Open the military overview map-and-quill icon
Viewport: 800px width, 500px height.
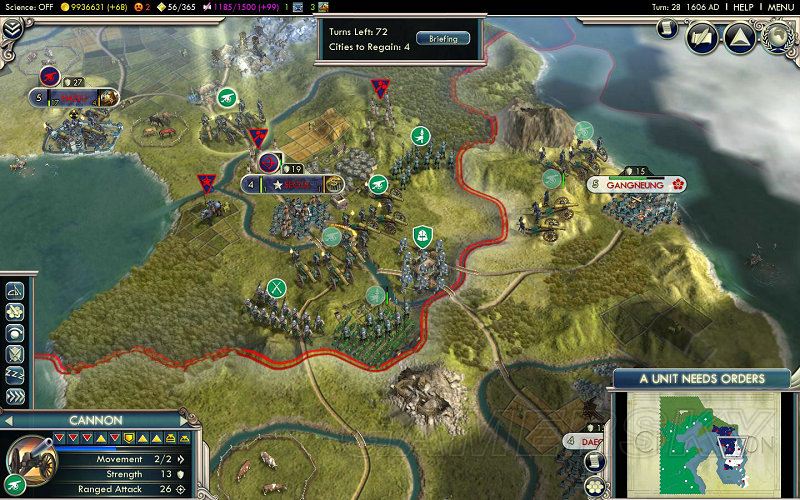point(702,39)
